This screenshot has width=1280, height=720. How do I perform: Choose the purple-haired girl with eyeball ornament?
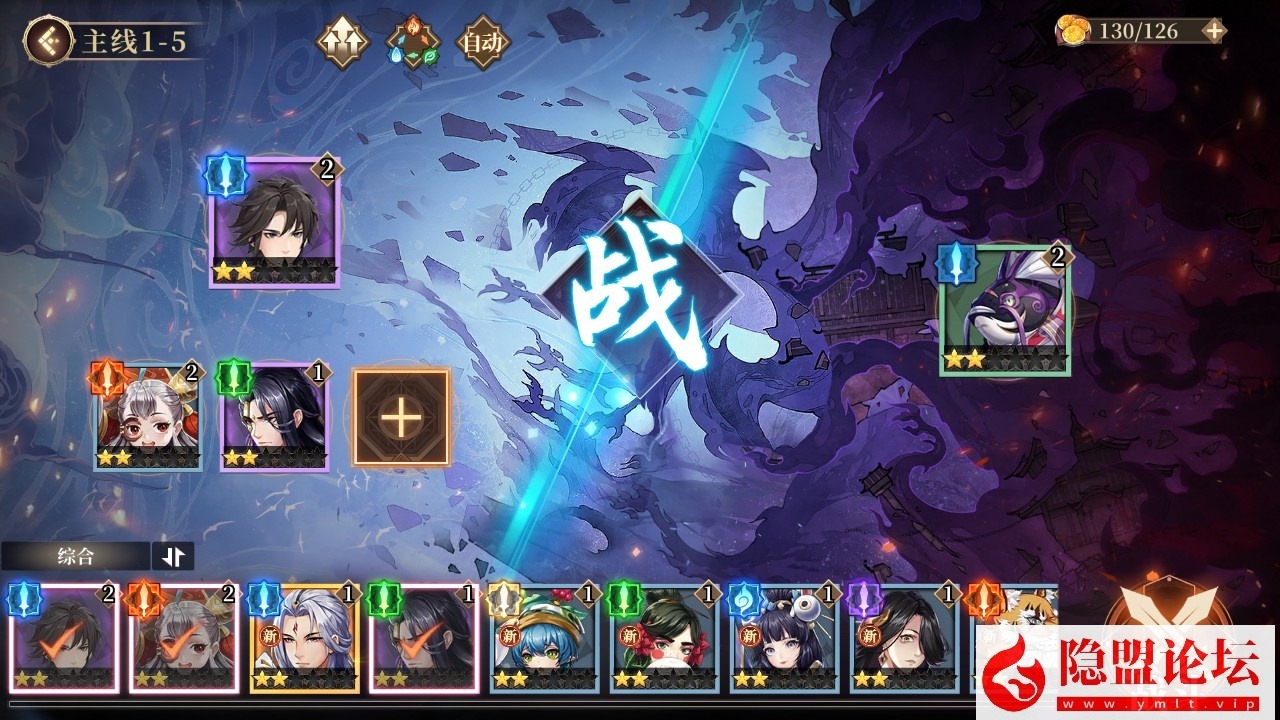pos(784,639)
